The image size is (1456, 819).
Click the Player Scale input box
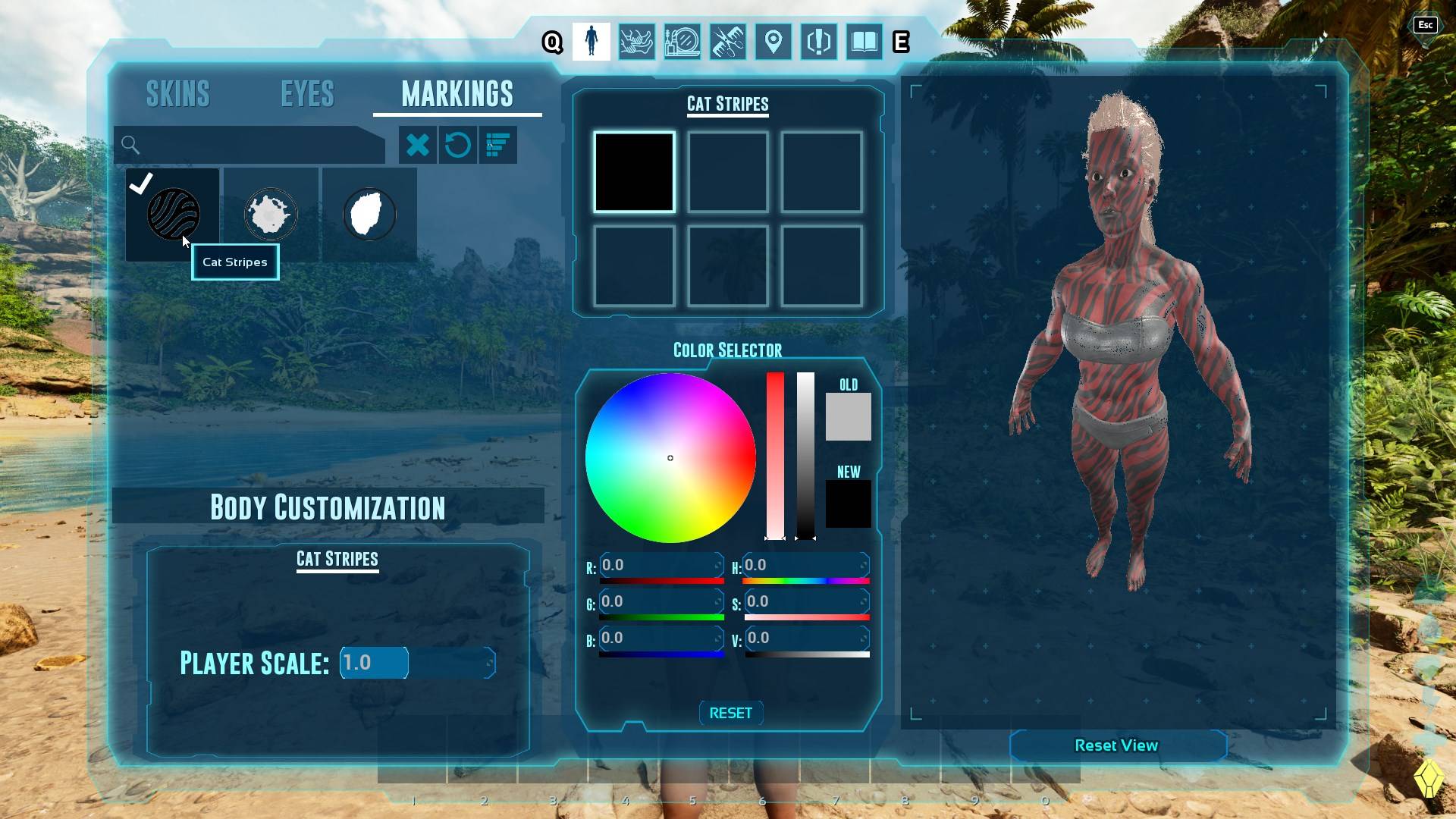pos(373,662)
